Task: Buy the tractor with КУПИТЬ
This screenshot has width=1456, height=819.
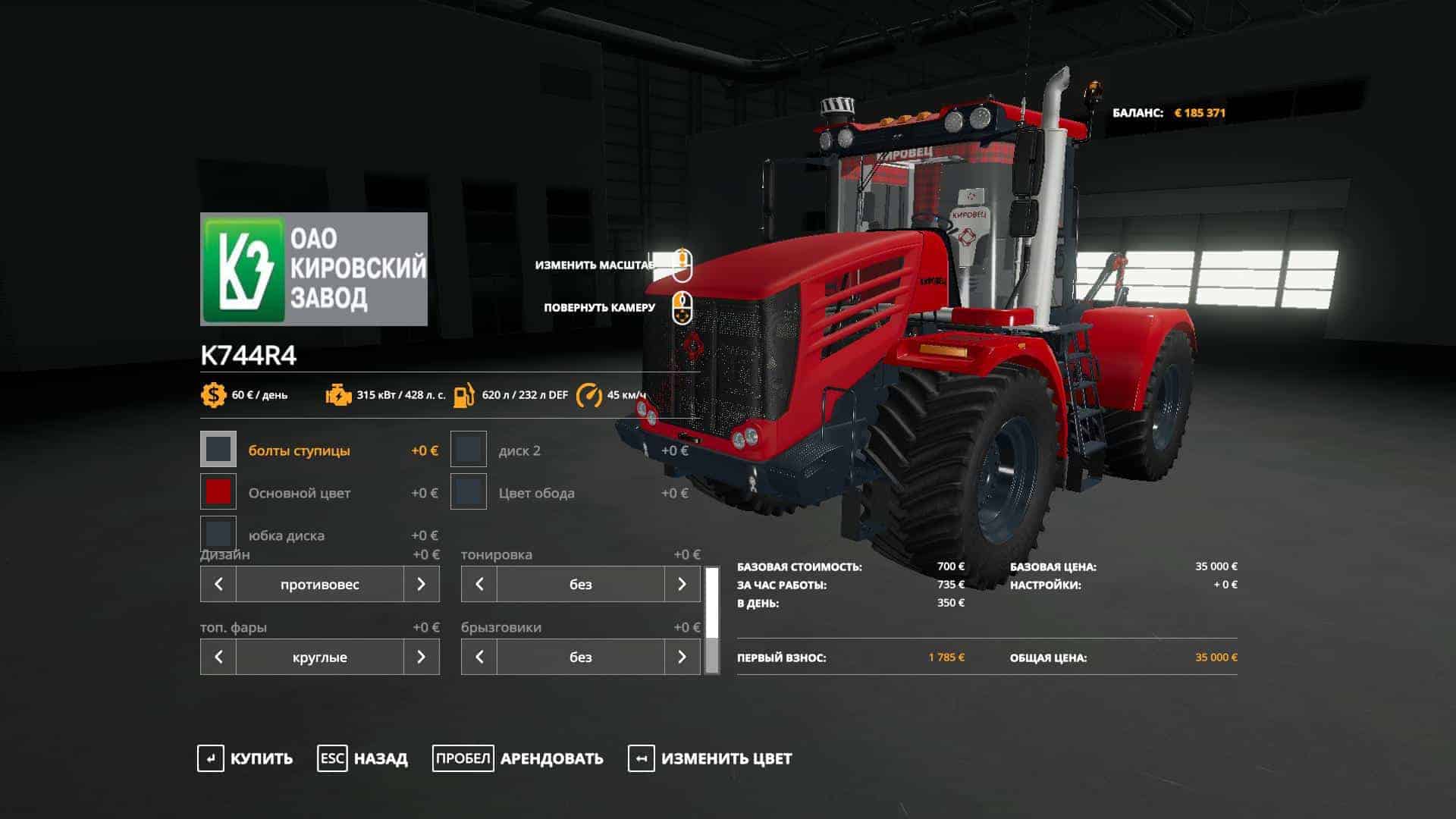Action: pos(246,758)
